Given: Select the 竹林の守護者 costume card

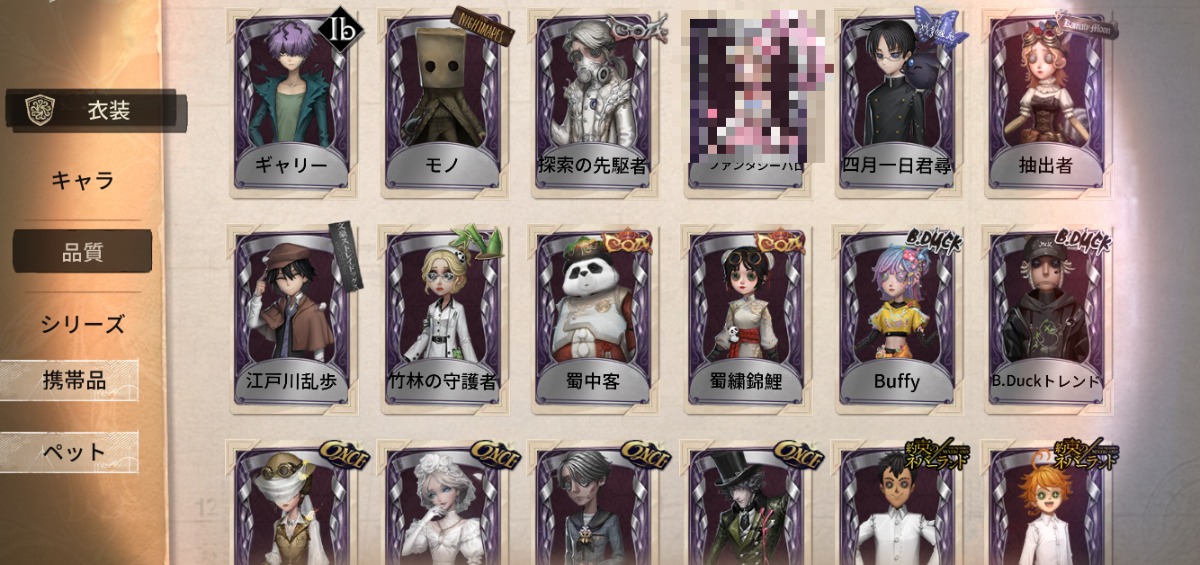Looking at the screenshot, I should pos(441,318).
